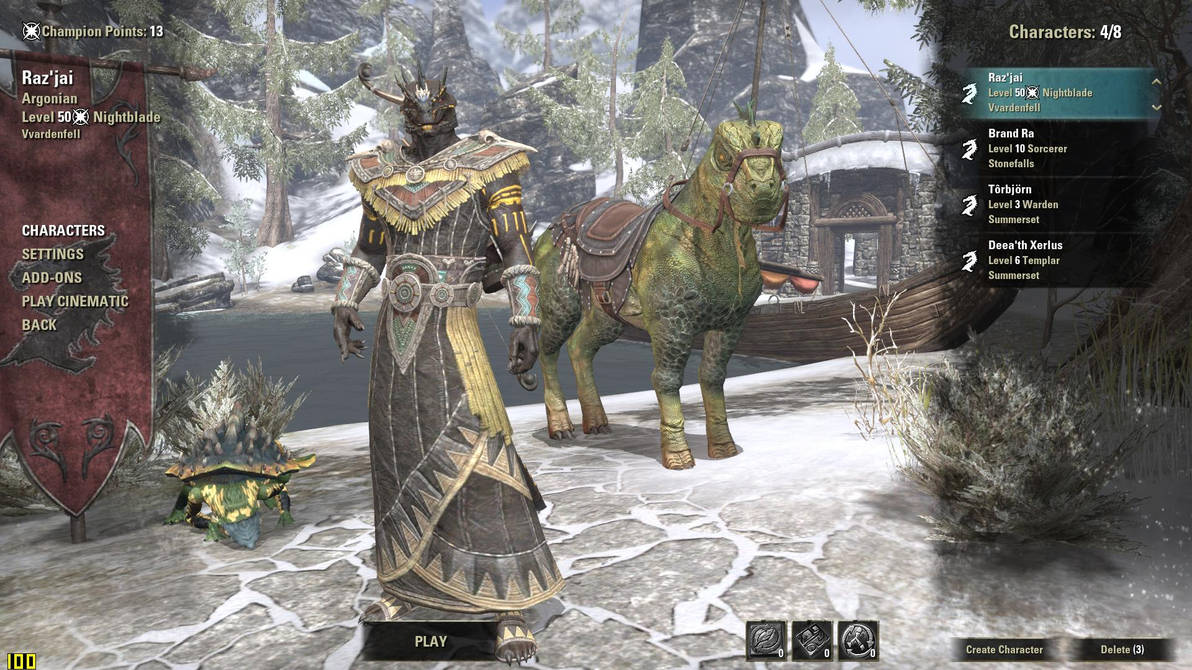1192x670 pixels.
Task: Go Back to the previous screen
Action: (x=39, y=325)
